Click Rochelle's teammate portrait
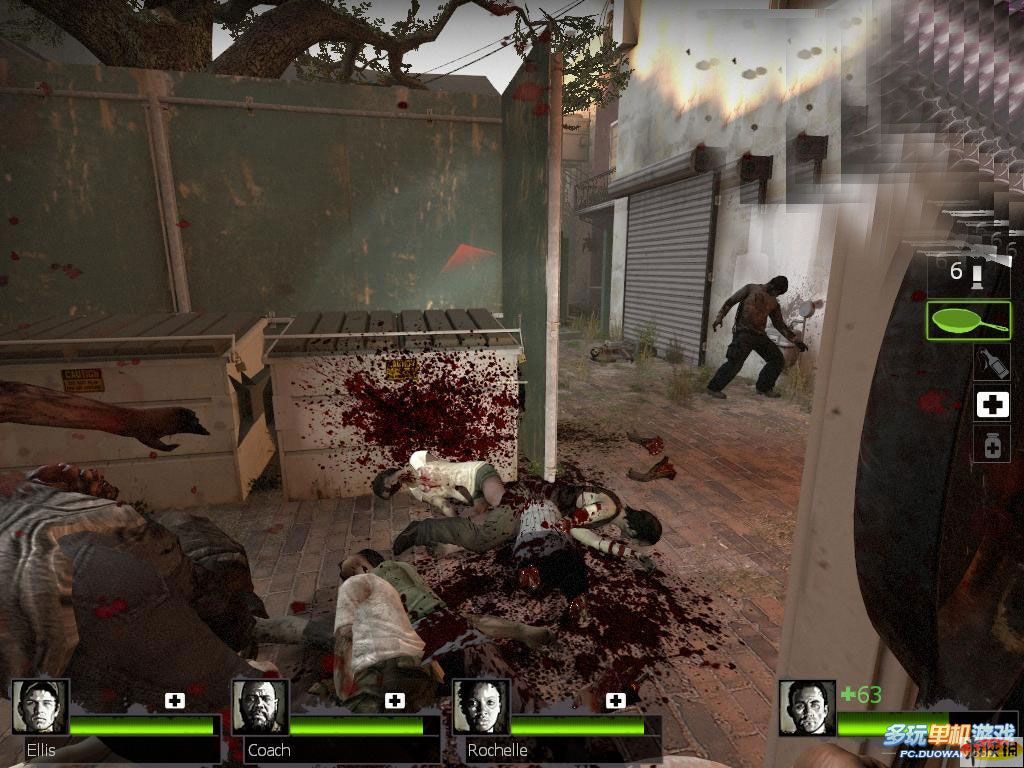 point(480,707)
